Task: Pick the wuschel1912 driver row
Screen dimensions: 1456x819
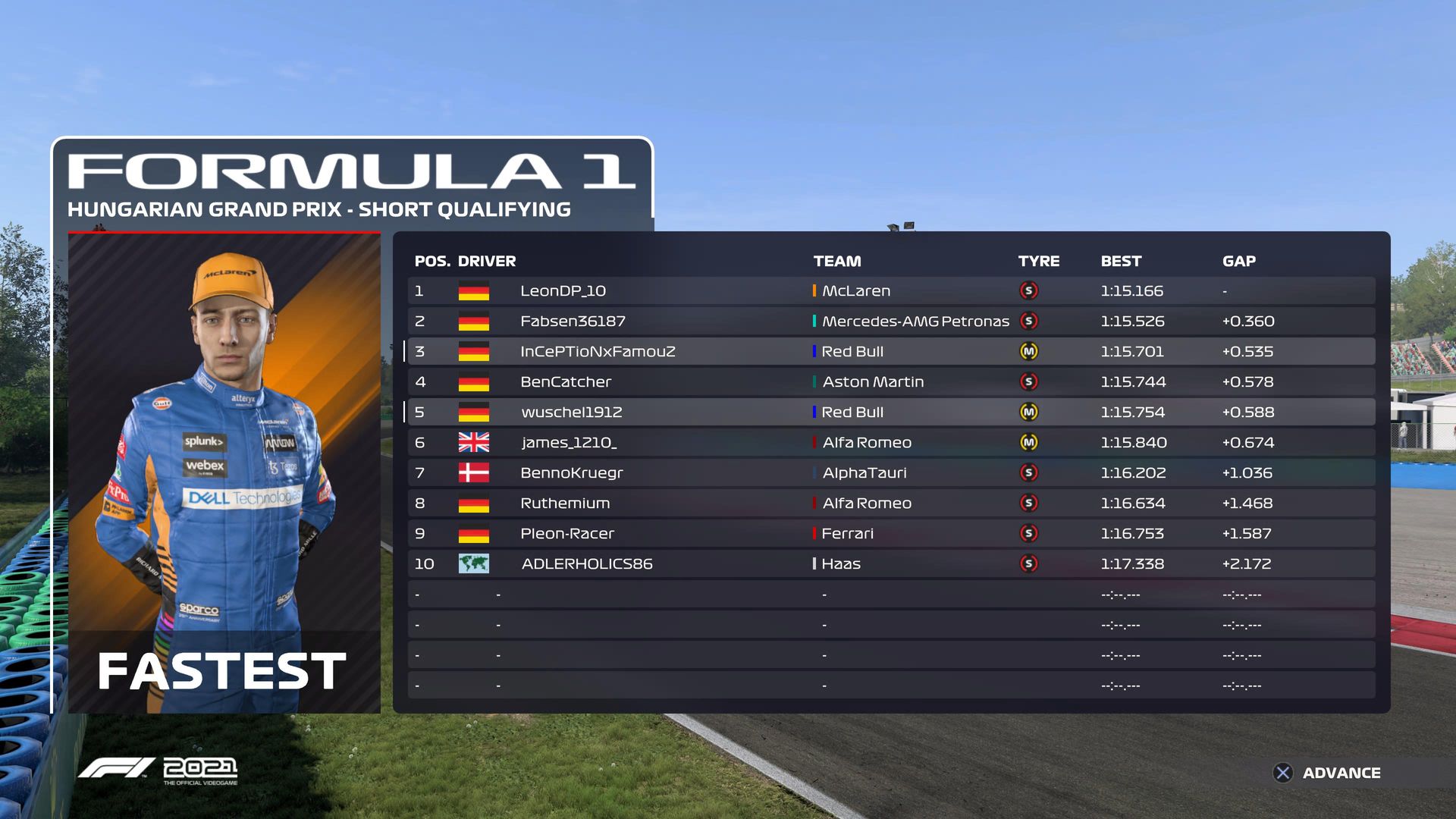Action: (x=891, y=412)
